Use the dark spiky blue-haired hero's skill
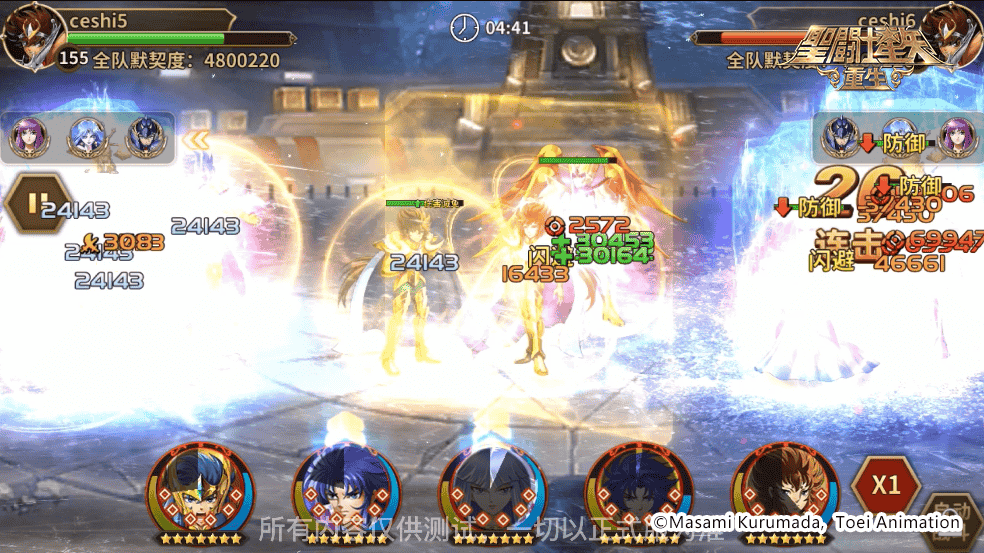The height and width of the screenshot is (553, 984). pos(637,490)
